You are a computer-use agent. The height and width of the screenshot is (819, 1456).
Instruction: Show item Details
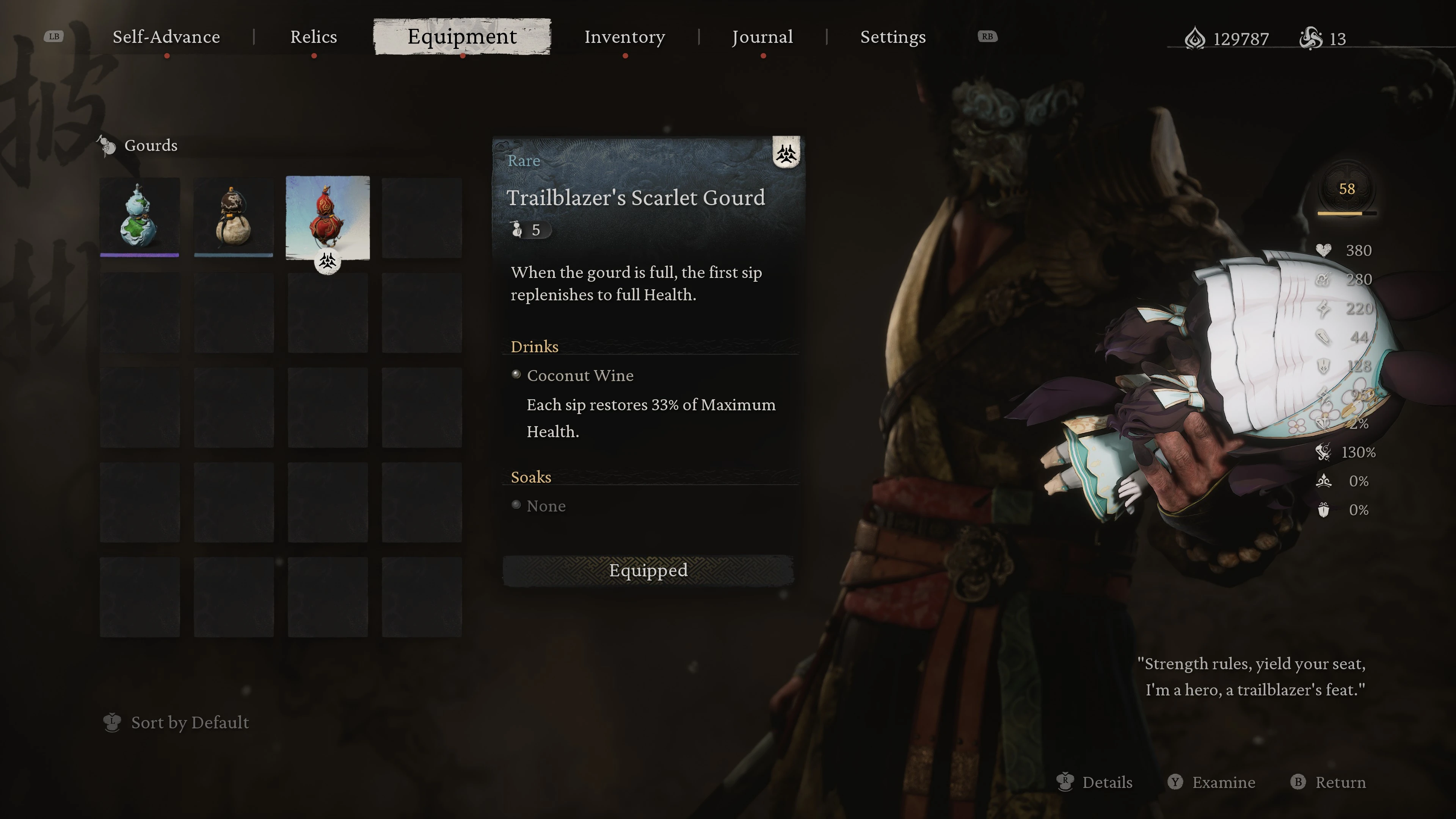(1106, 782)
